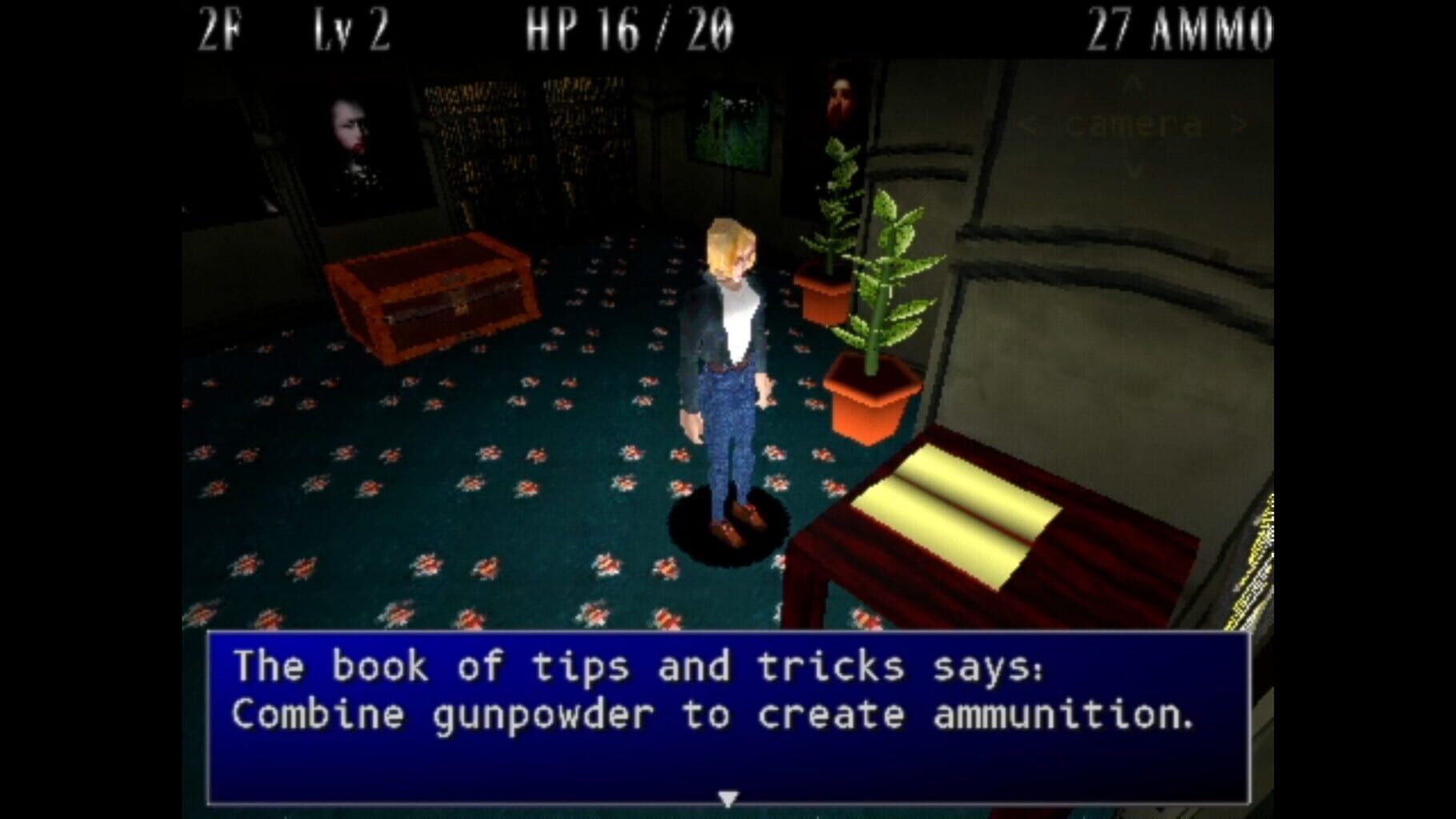Advance the dialog with the down triangle

728,797
